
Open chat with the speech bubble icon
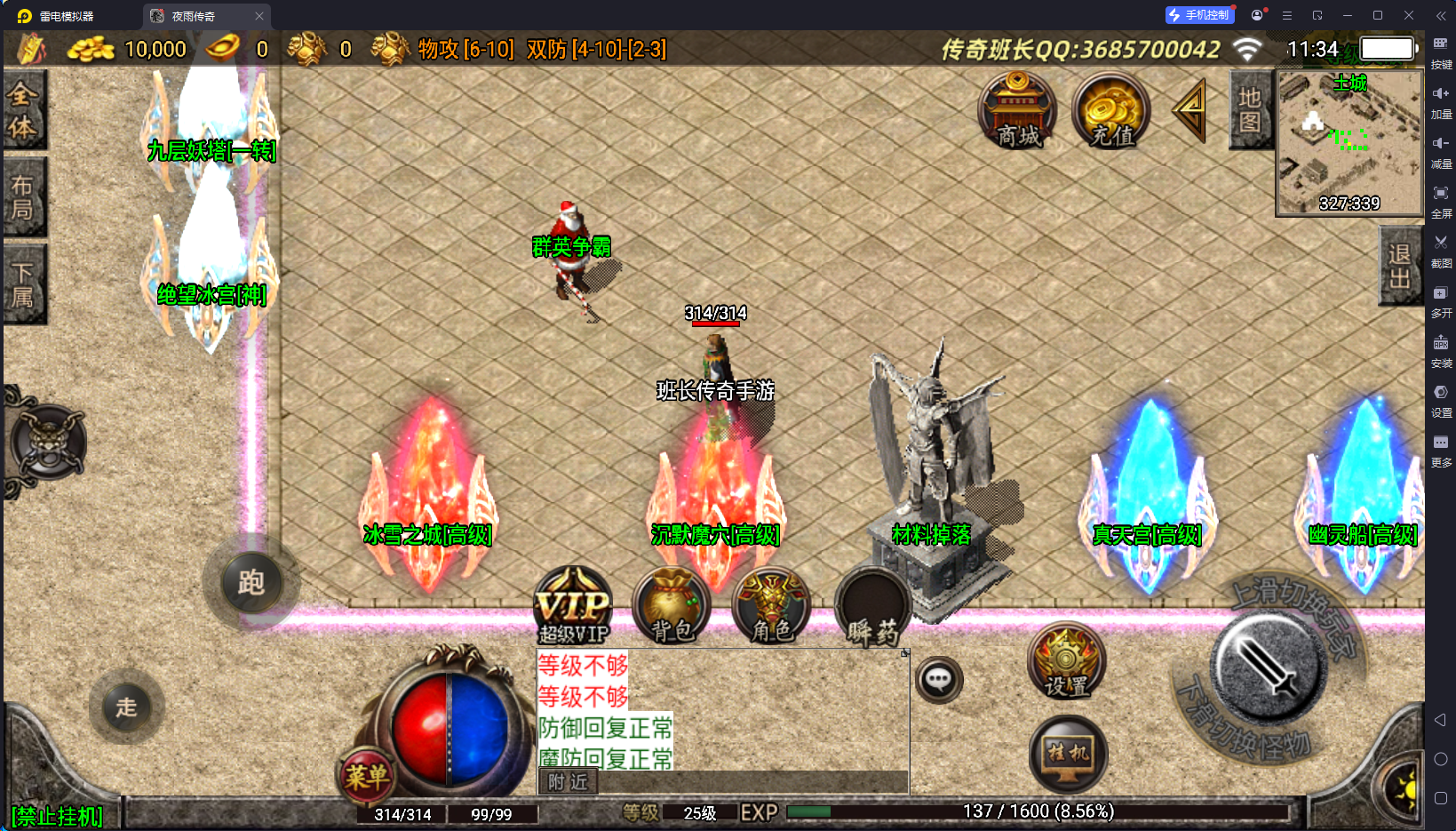pyautogui.click(x=939, y=681)
